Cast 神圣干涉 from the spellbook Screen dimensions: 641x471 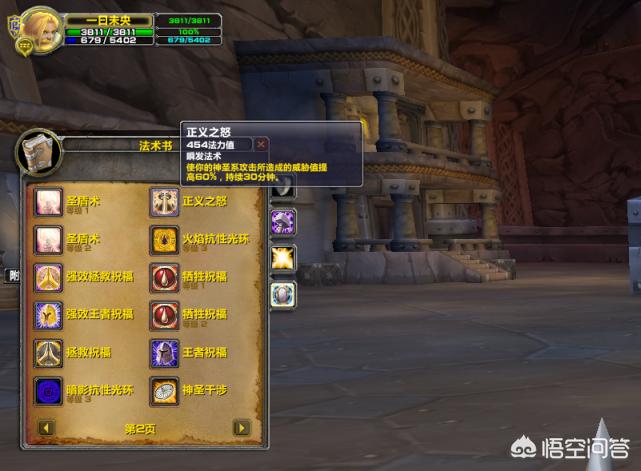pyautogui.click(x=164, y=390)
